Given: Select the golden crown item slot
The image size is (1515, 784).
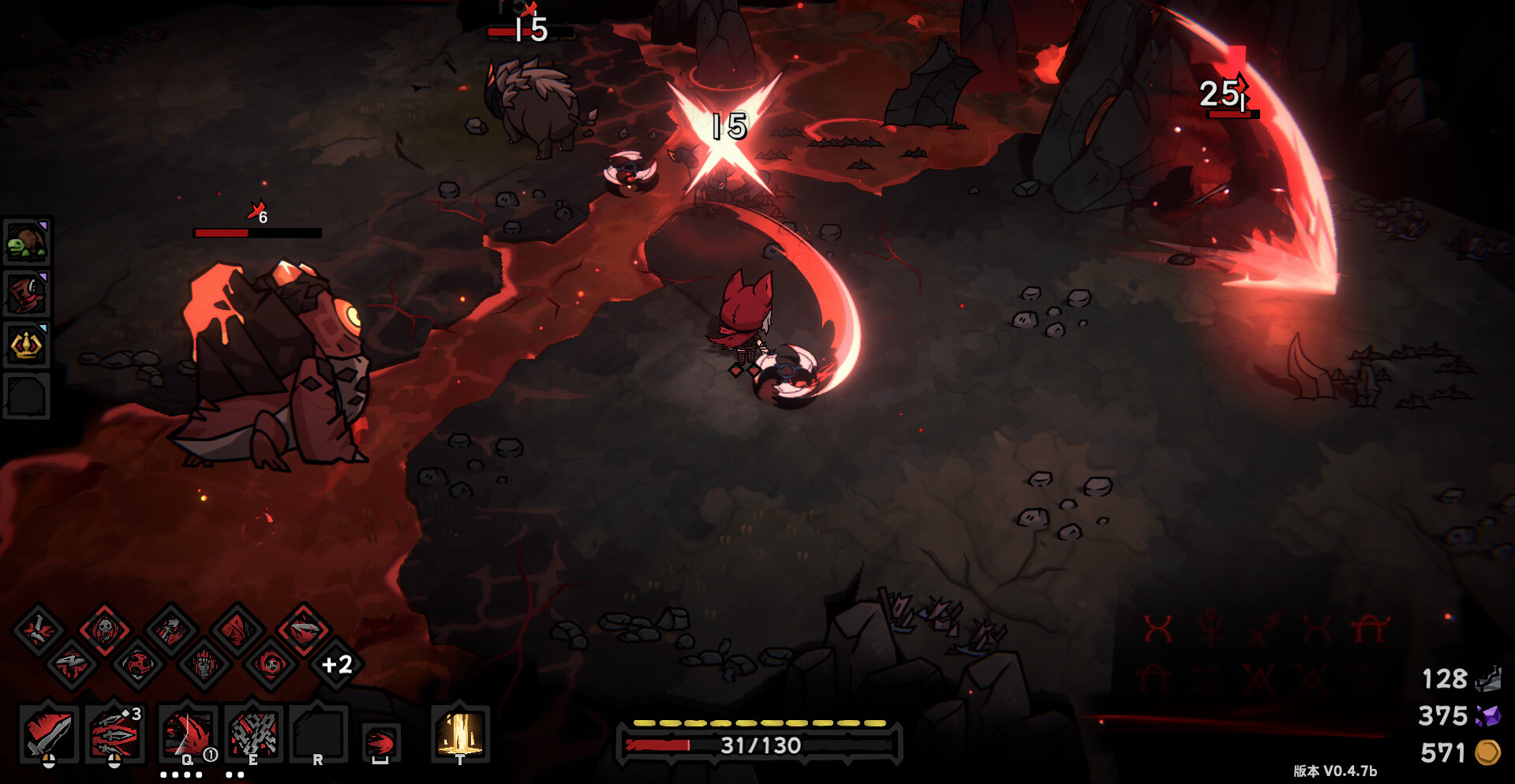Looking at the screenshot, I should (27, 345).
